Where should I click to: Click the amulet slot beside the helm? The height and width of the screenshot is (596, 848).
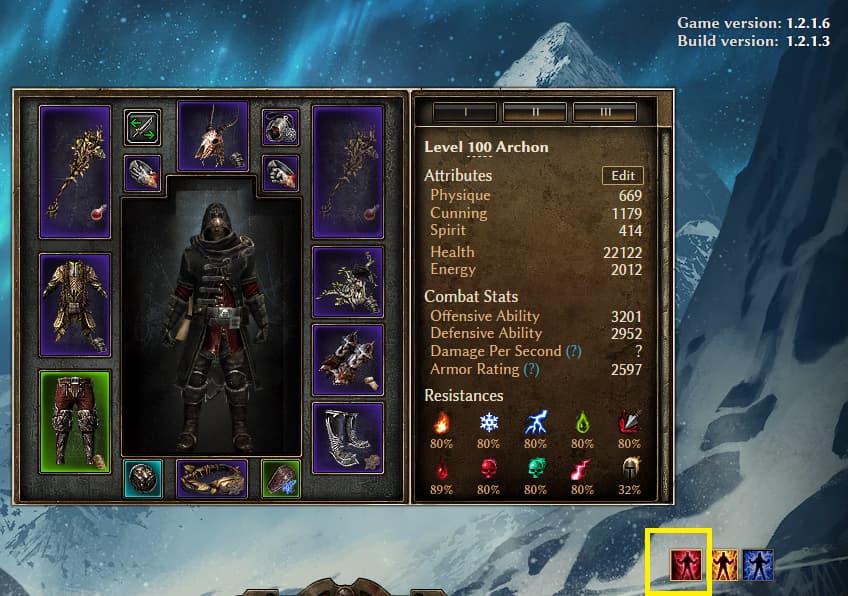pyautogui.click(x=280, y=127)
